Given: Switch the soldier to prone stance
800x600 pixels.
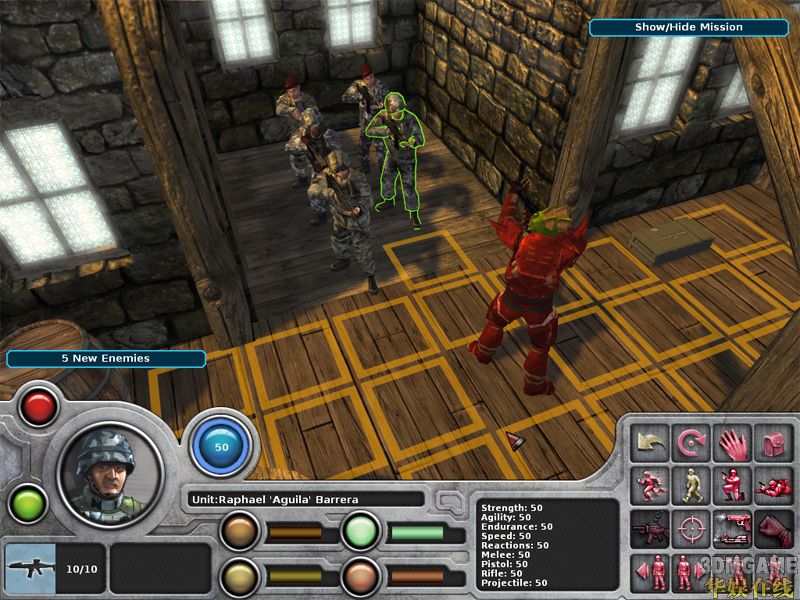Looking at the screenshot, I should pos(772,485).
